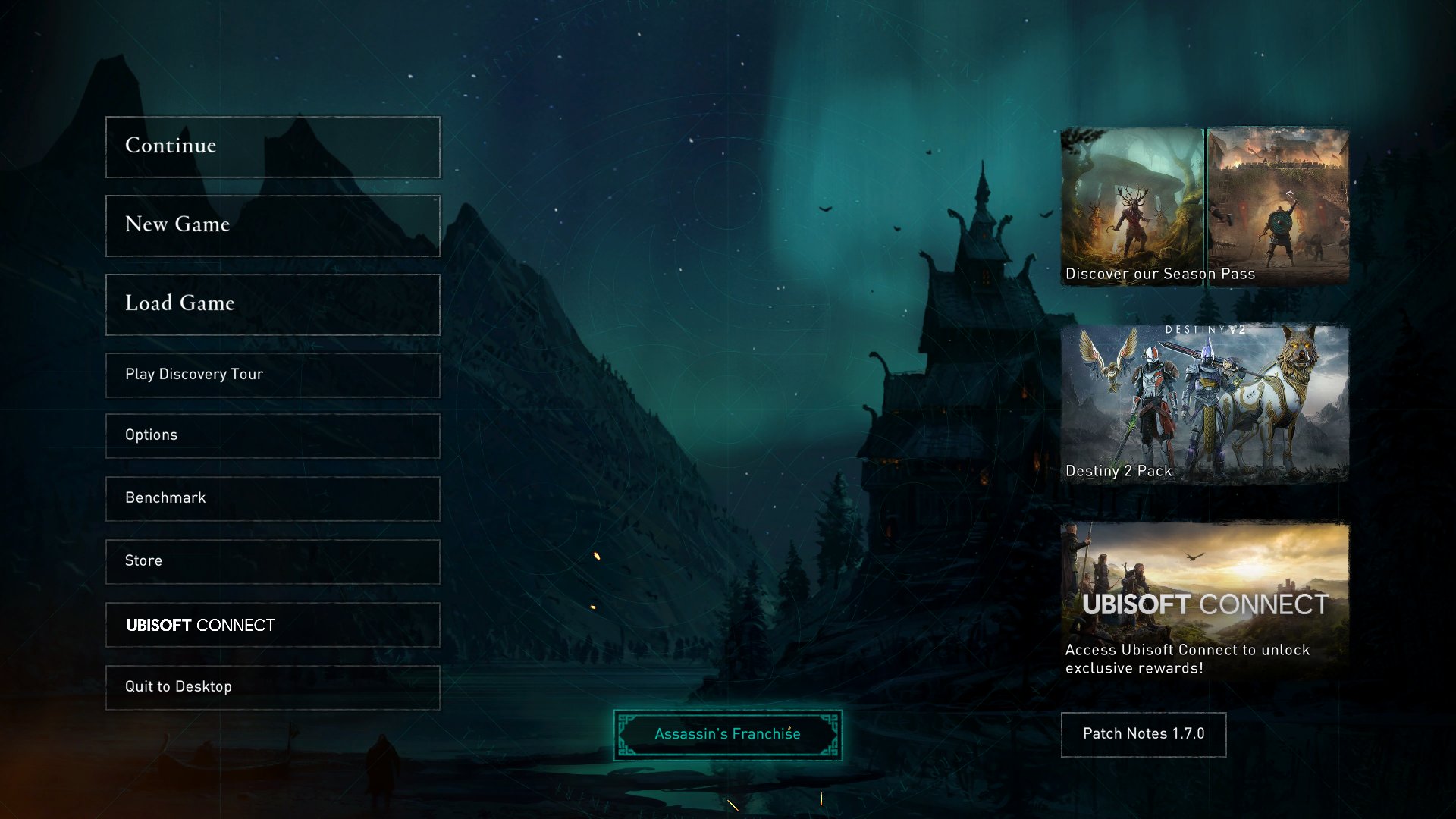Screen dimensions: 1456x819
Task: Run the Benchmark
Action: click(x=272, y=498)
